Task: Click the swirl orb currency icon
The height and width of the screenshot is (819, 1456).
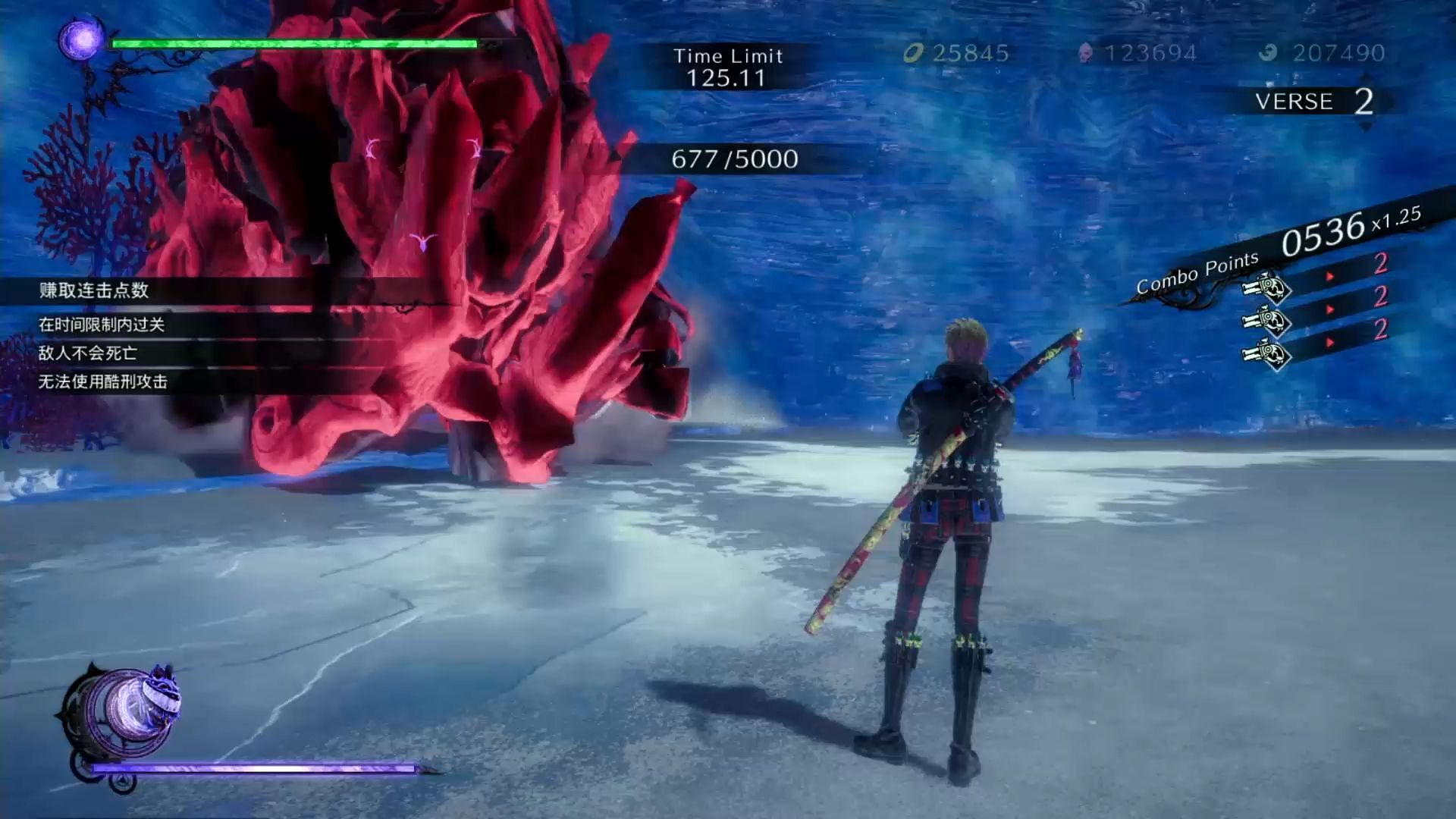Action: point(1269,53)
